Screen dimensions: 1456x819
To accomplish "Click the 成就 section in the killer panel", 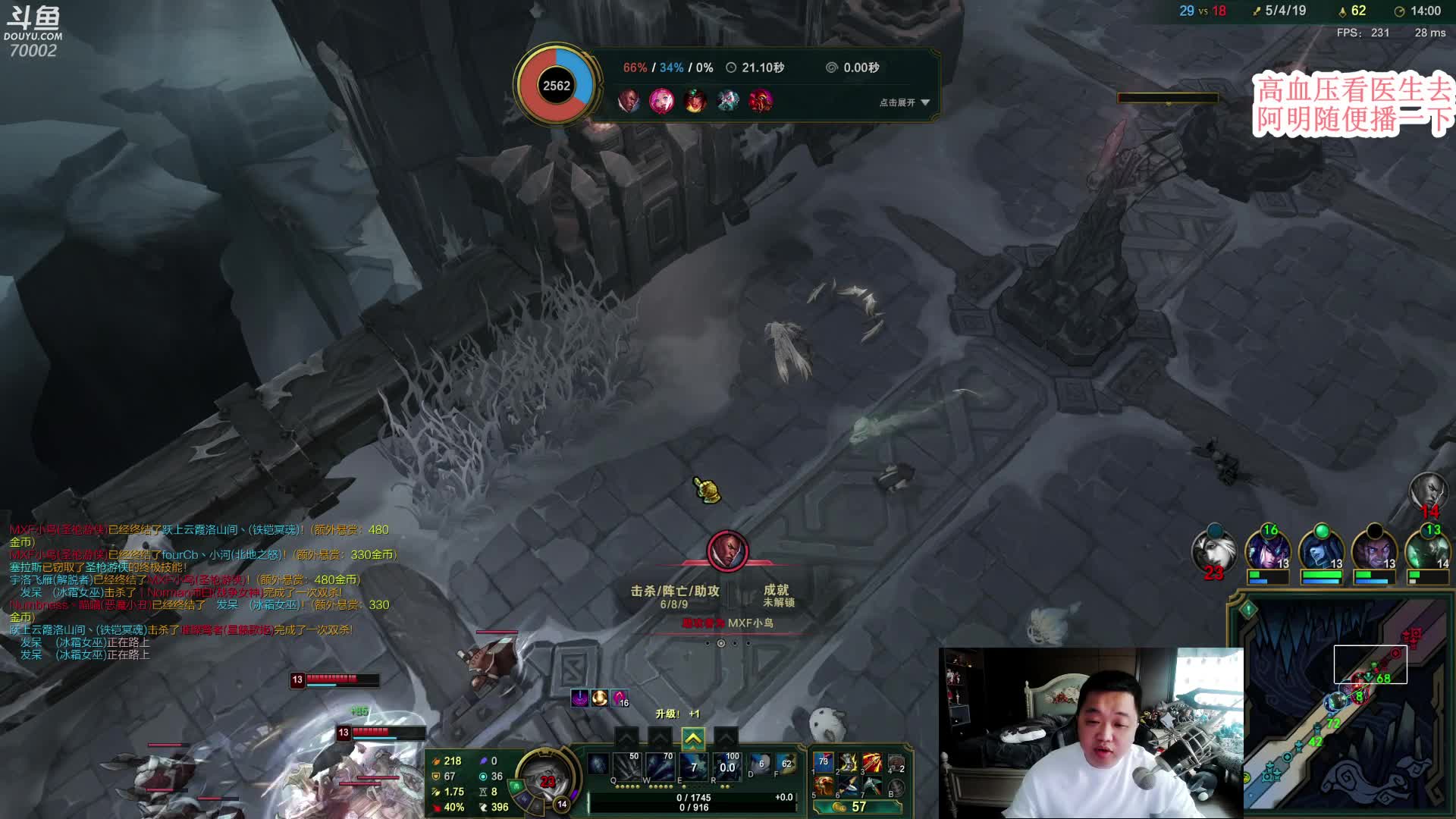I will [x=777, y=595].
